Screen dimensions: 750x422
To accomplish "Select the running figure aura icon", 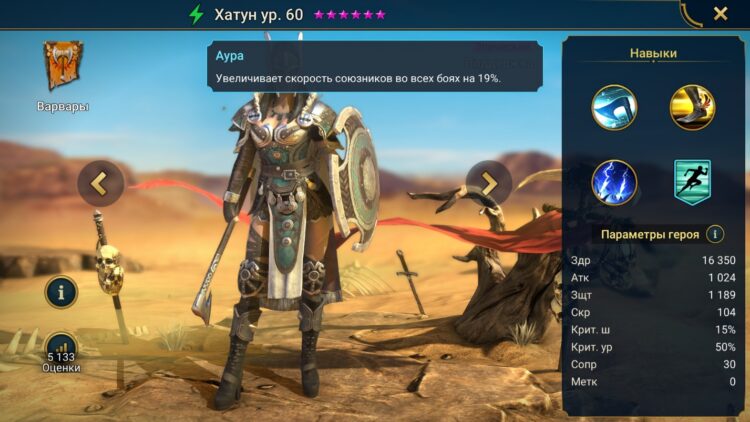I will click(x=692, y=183).
